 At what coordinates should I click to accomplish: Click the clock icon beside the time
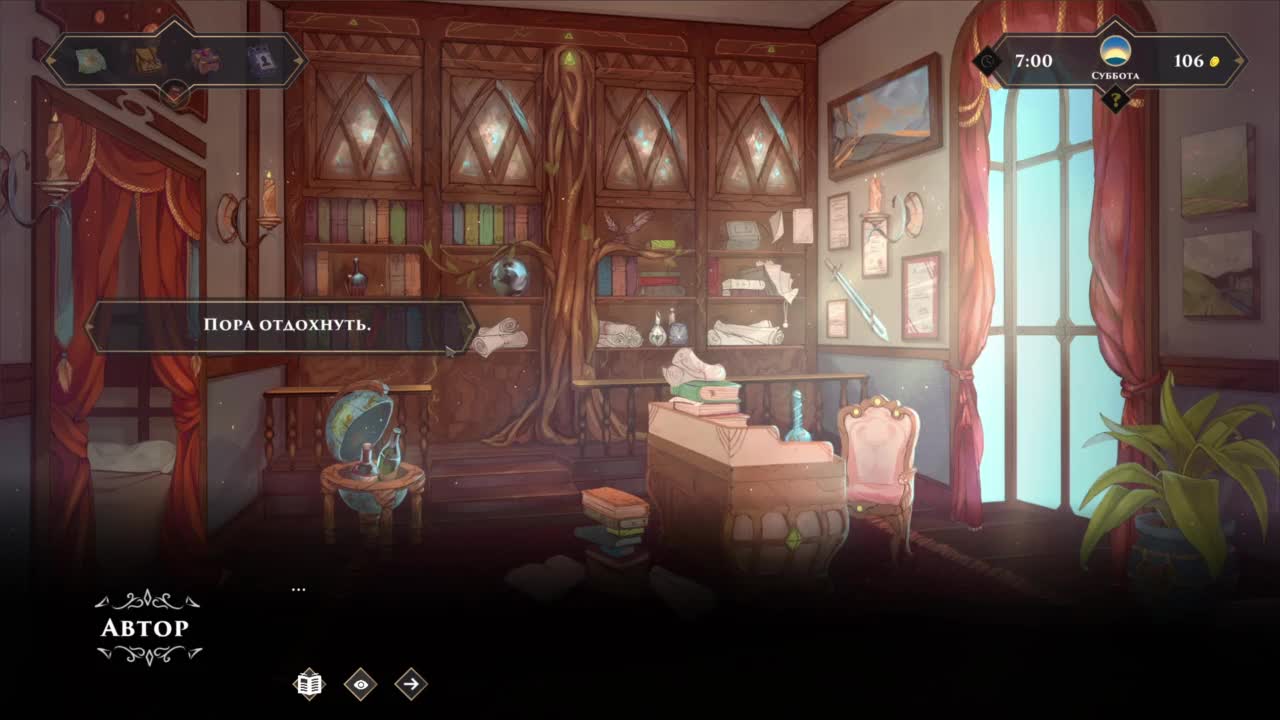[x=989, y=62]
